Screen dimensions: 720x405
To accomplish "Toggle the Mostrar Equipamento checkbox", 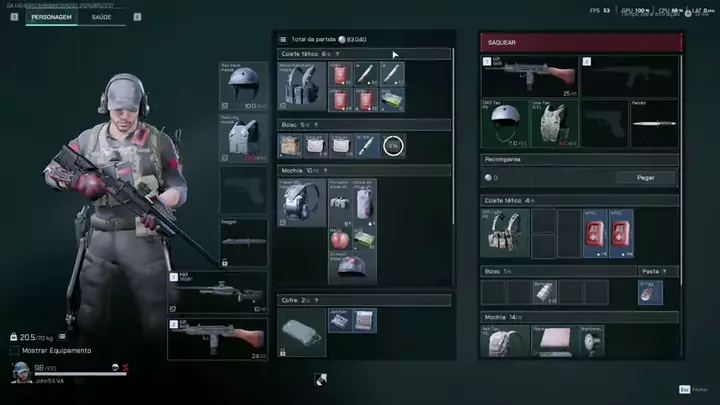I will click(x=14, y=351).
